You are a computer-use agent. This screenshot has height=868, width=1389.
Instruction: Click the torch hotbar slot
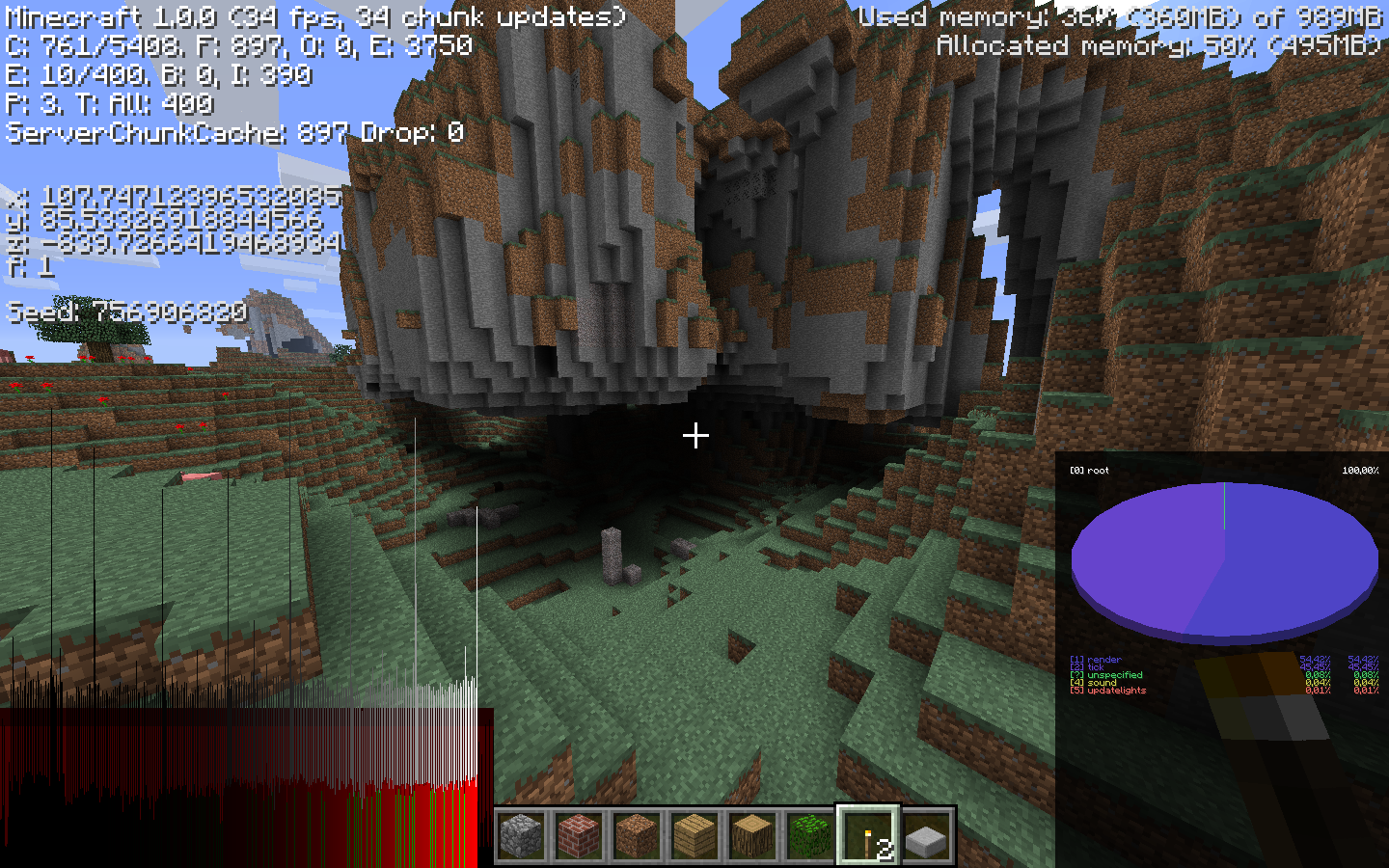868,835
